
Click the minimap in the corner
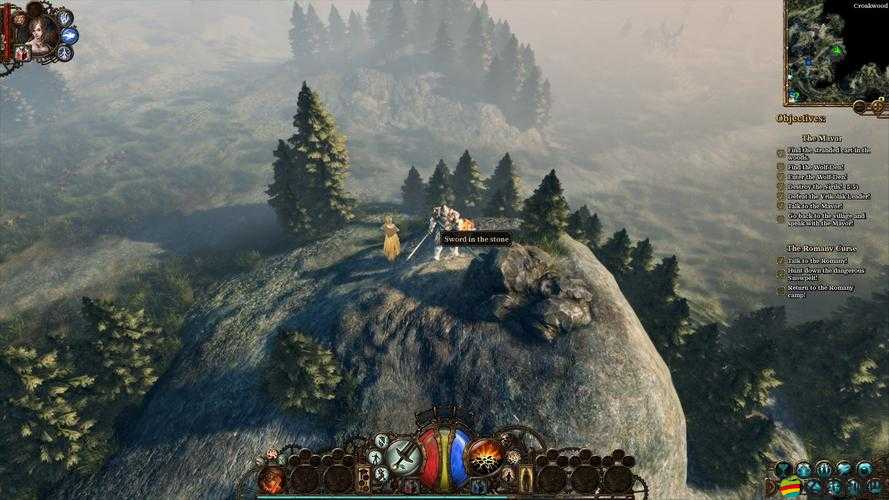tap(836, 52)
